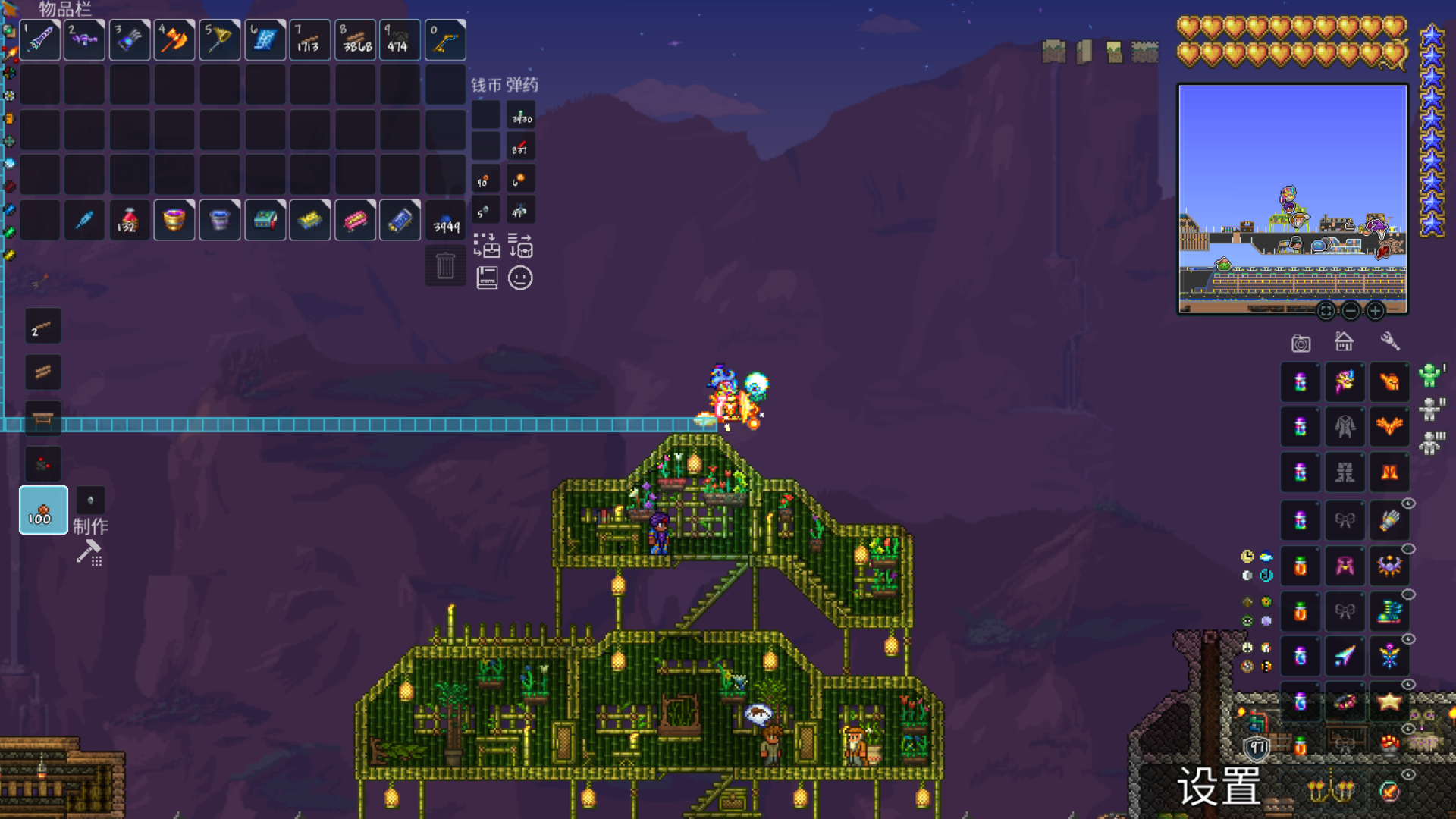Image resolution: width=1456 pixels, height=819 pixels.
Task: Select the wooden work bench recipe
Action: click(43, 418)
